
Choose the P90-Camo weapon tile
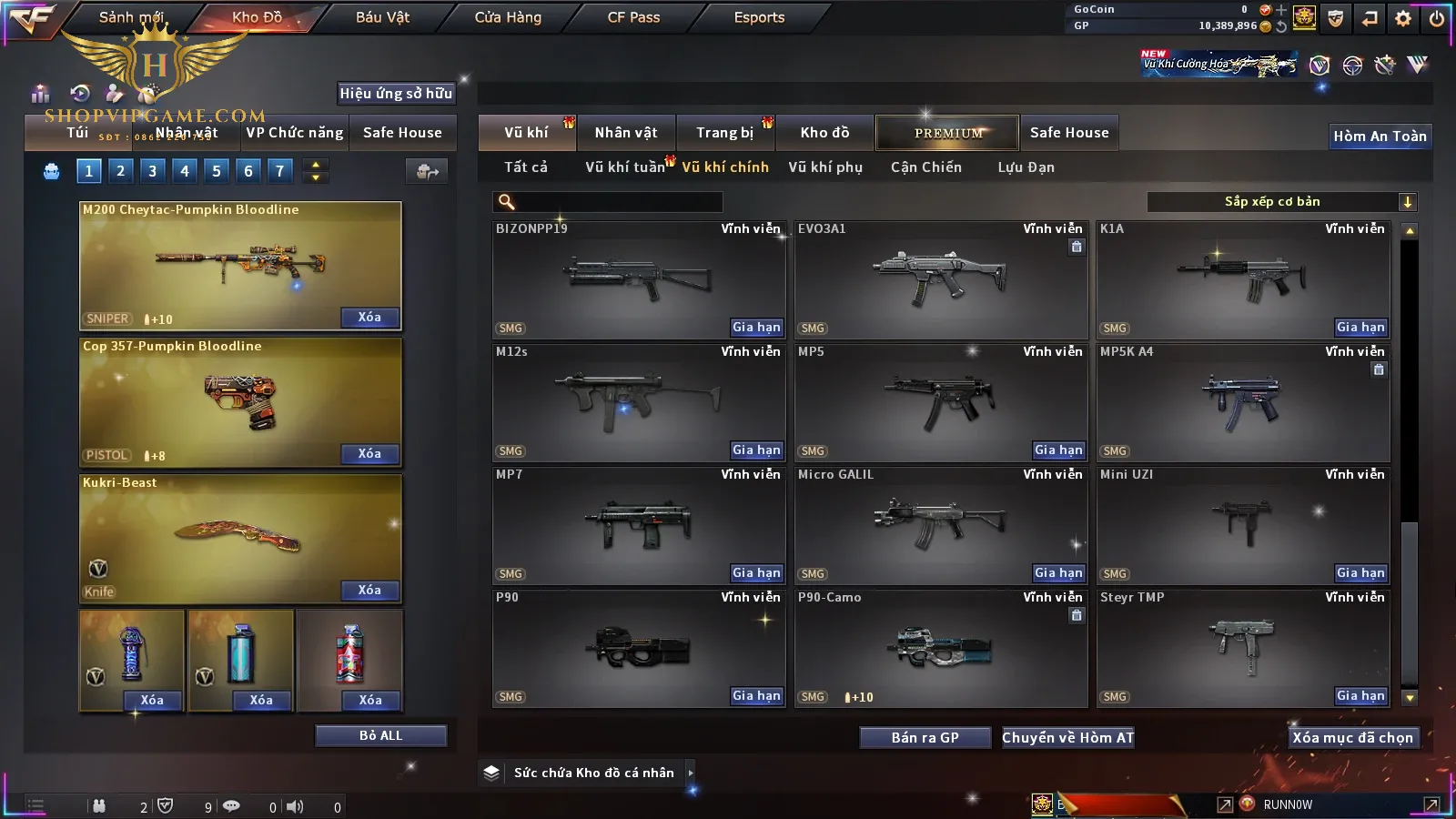coord(940,646)
